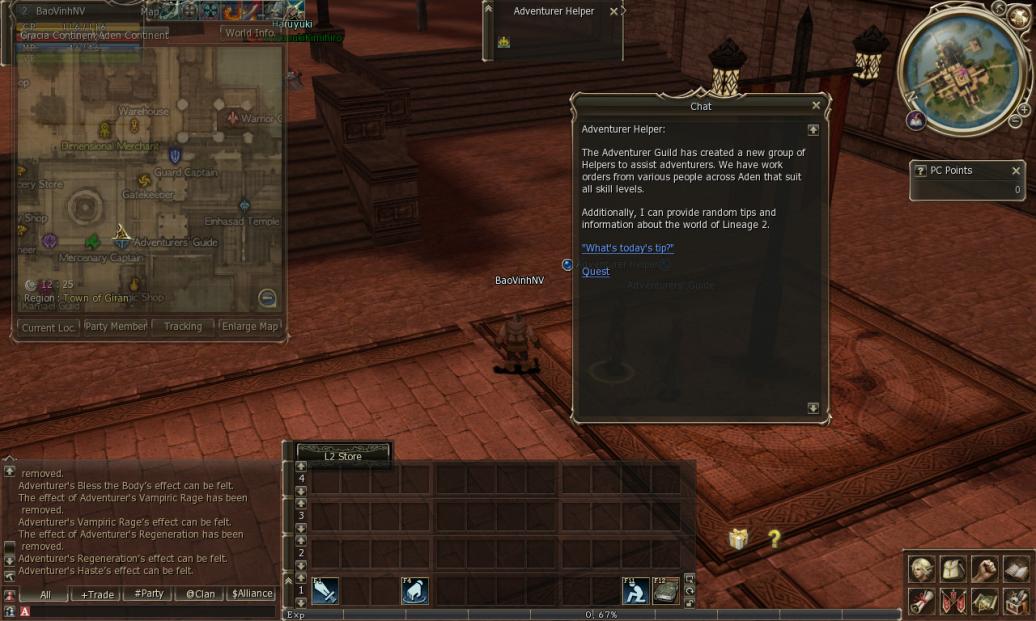Image resolution: width=1036 pixels, height=621 pixels.
Task: Show Party Member locations on the map
Action: [115, 327]
